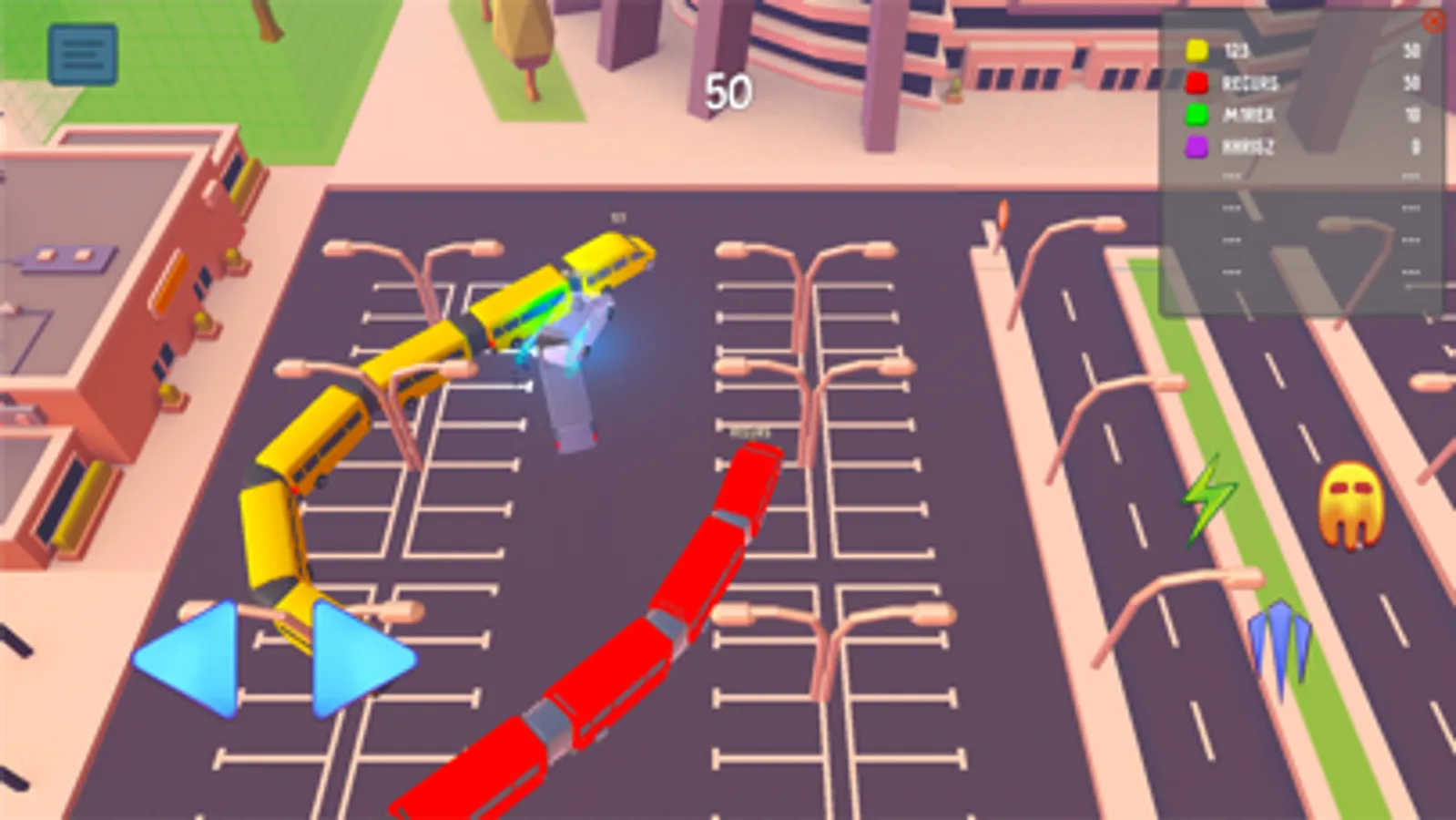Select player RECURS on the leaderboard
The image size is (1456, 820).
tap(1249, 83)
